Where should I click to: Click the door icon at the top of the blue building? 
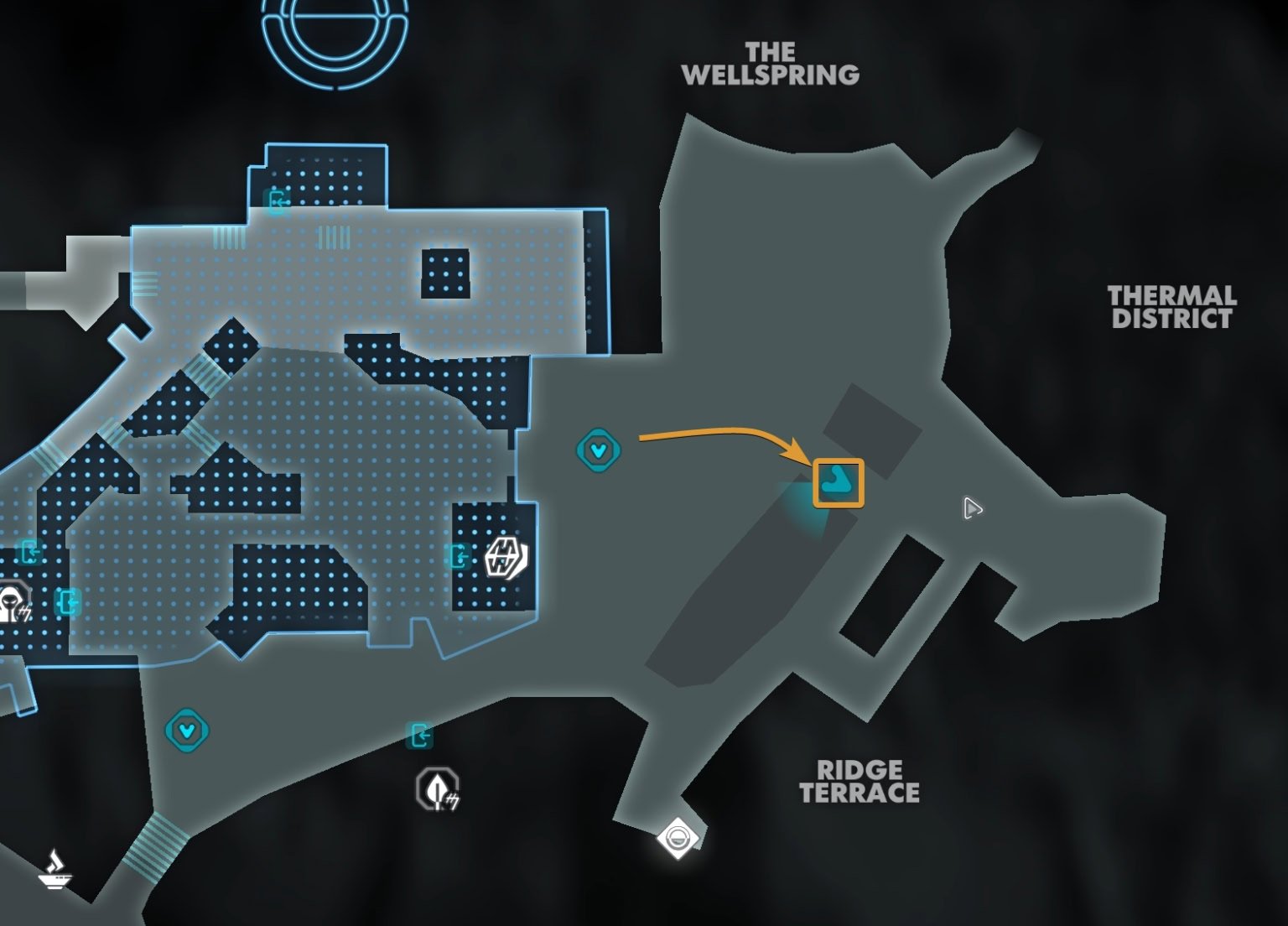pos(277,201)
